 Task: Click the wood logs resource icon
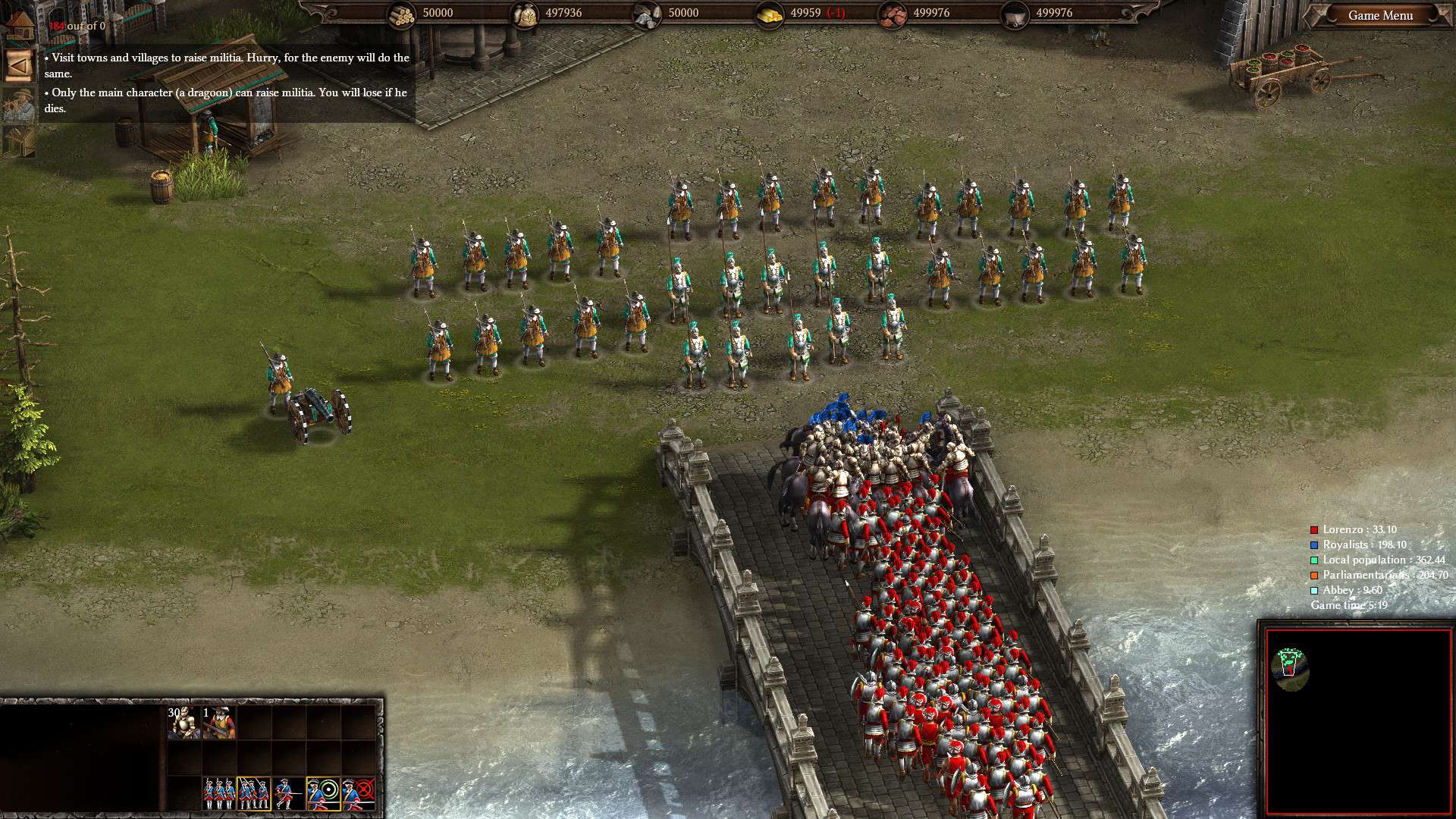click(x=402, y=14)
